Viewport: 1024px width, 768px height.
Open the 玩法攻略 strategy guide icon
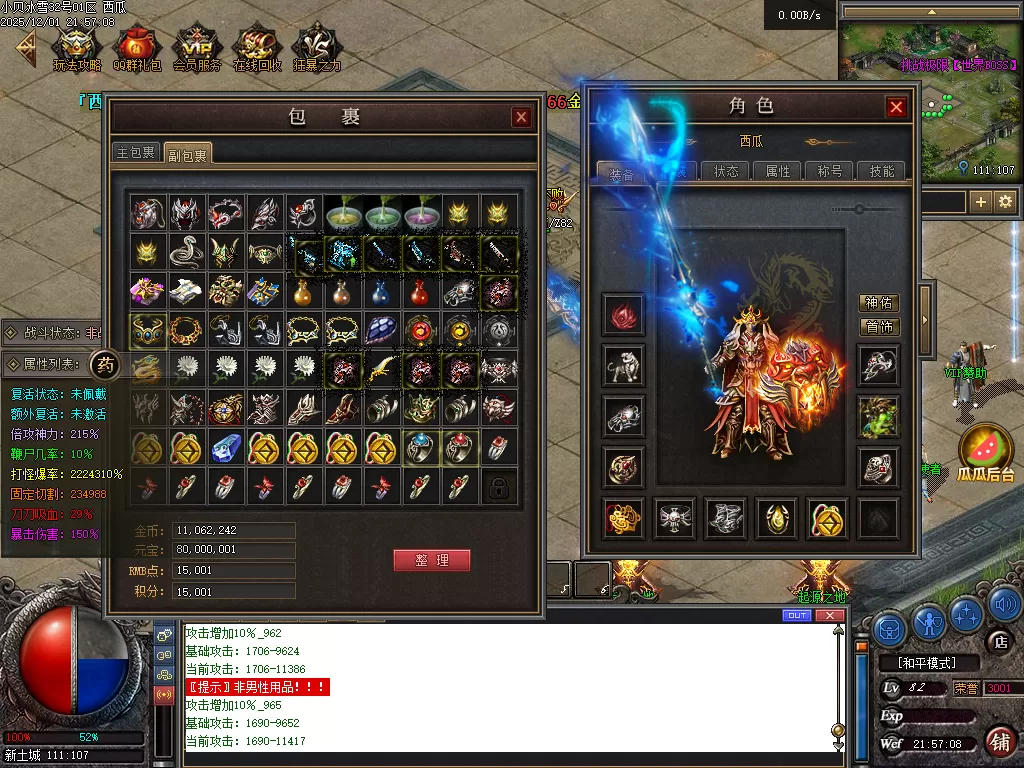click(x=77, y=47)
